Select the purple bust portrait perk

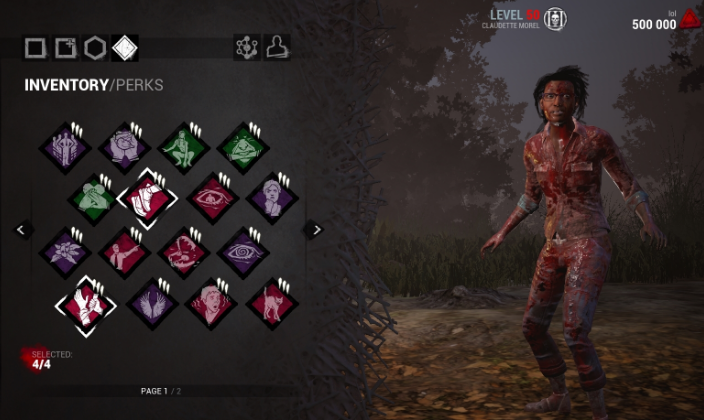272,196
